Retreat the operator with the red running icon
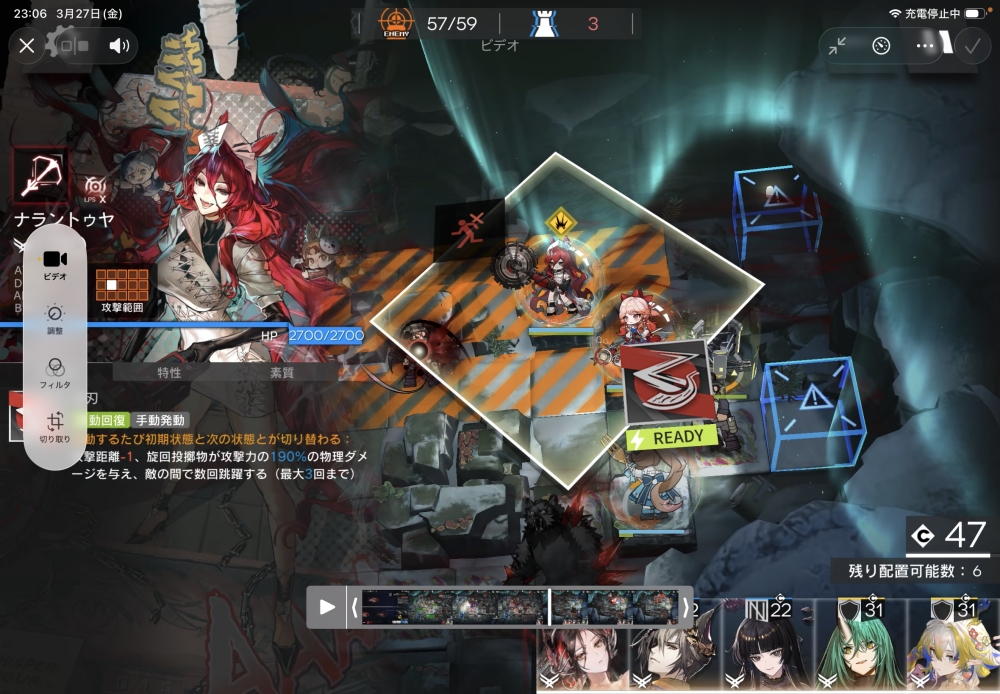Screen dimensions: 1000x694 pos(467,227)
